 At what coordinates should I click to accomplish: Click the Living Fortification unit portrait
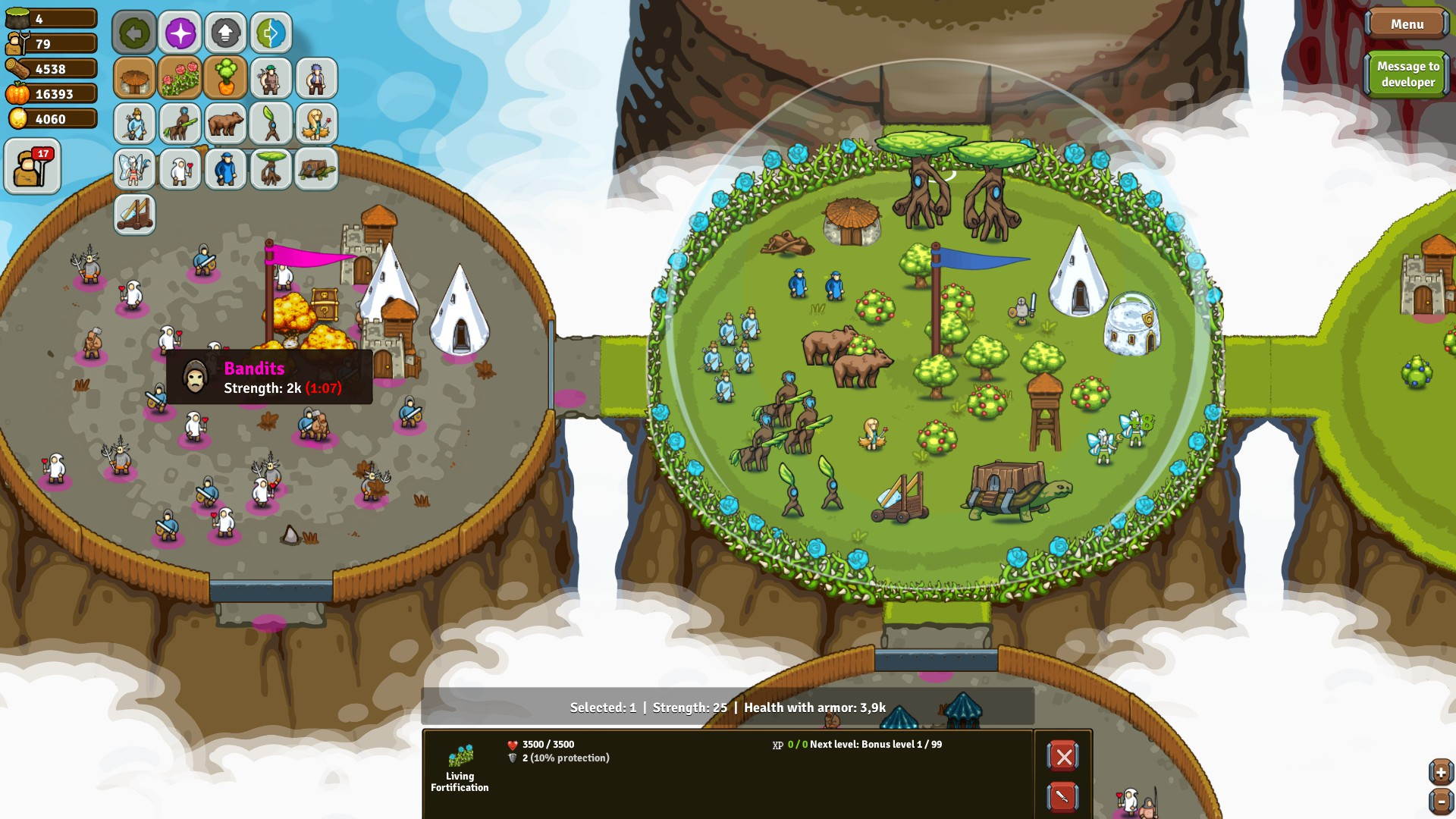[461, 755]
